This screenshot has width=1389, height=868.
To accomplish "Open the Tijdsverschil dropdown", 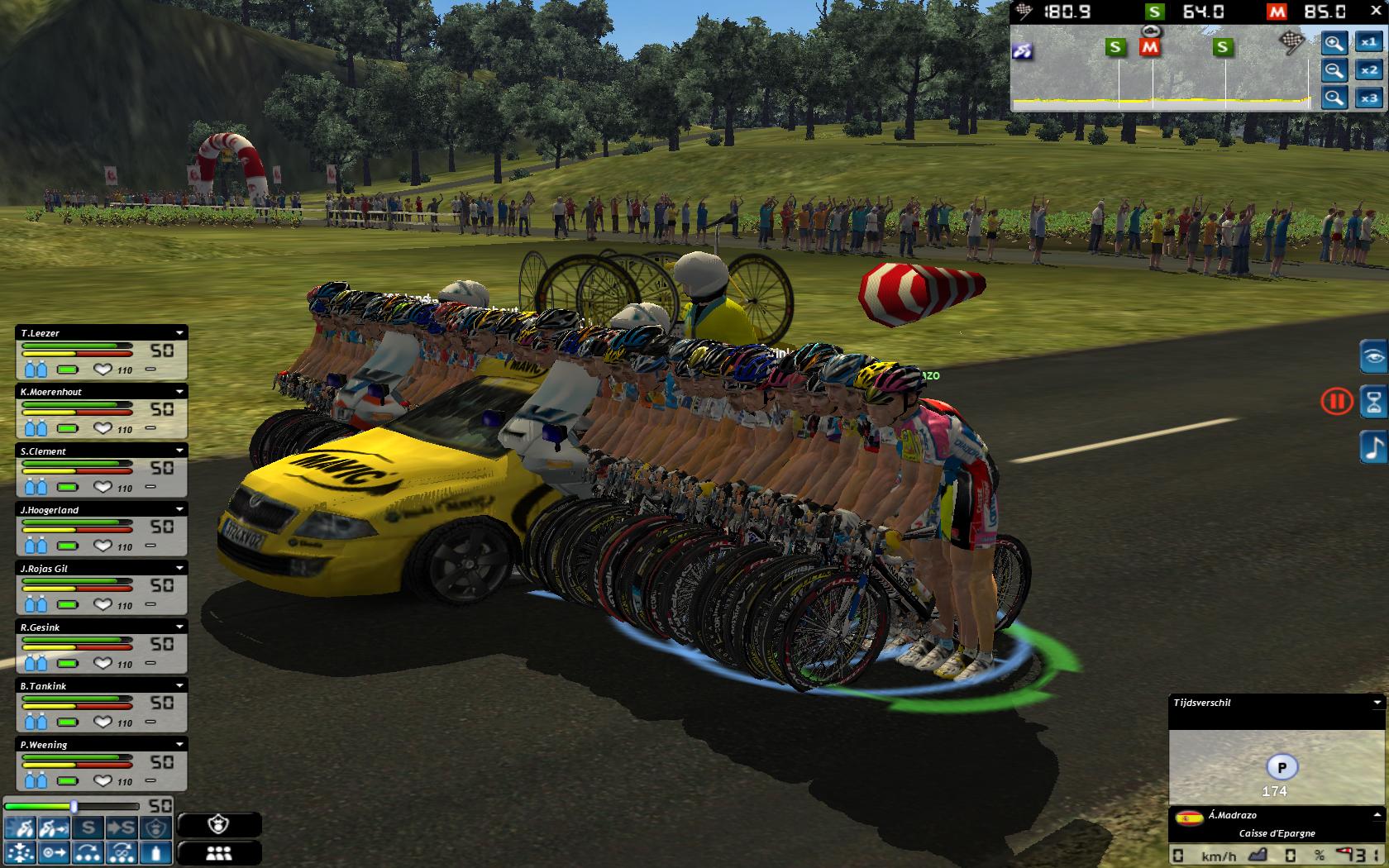I will pyautogui.click(x=1377, y=703).
